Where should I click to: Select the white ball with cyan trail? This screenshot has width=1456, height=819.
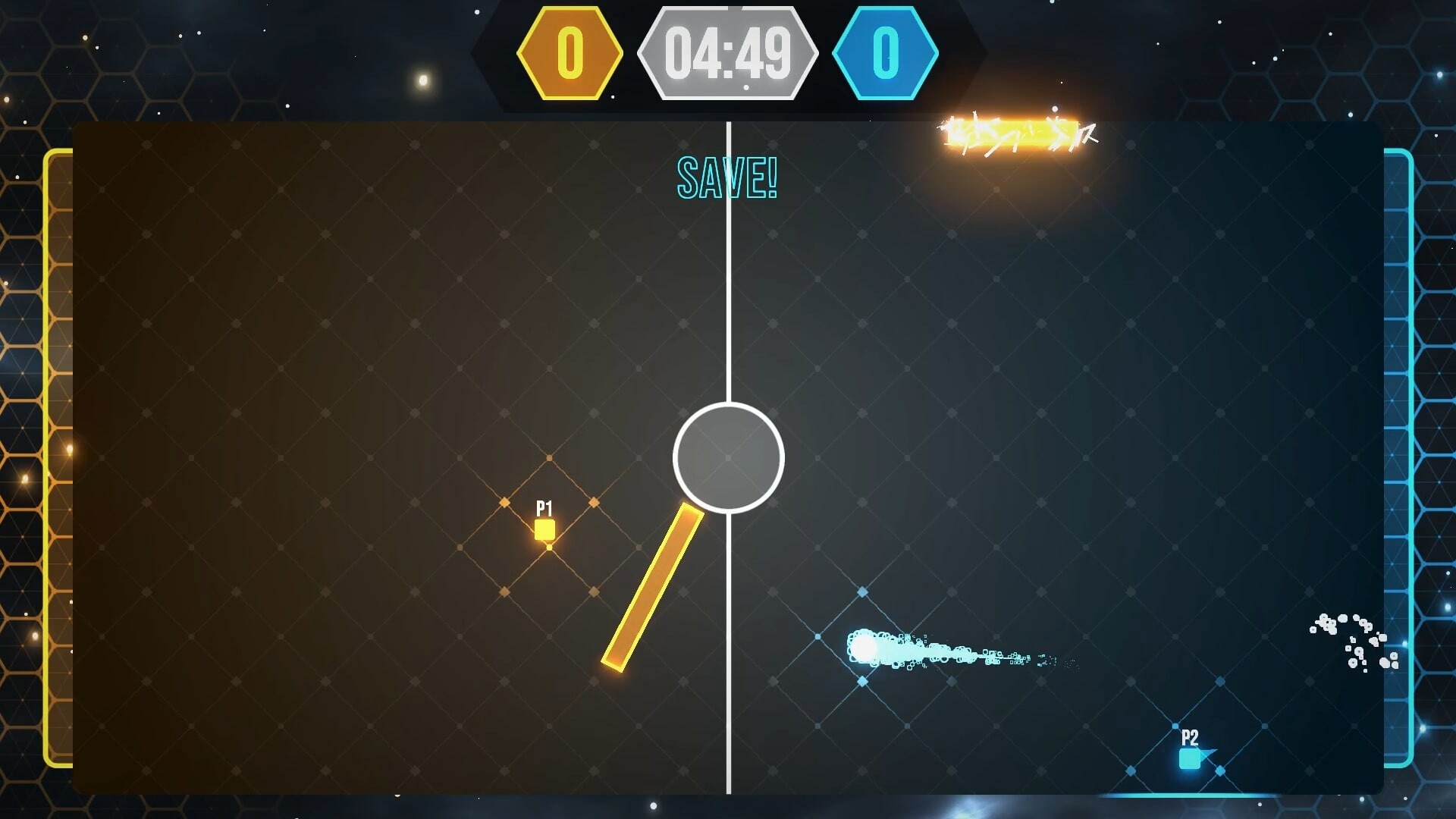(864, 648)
